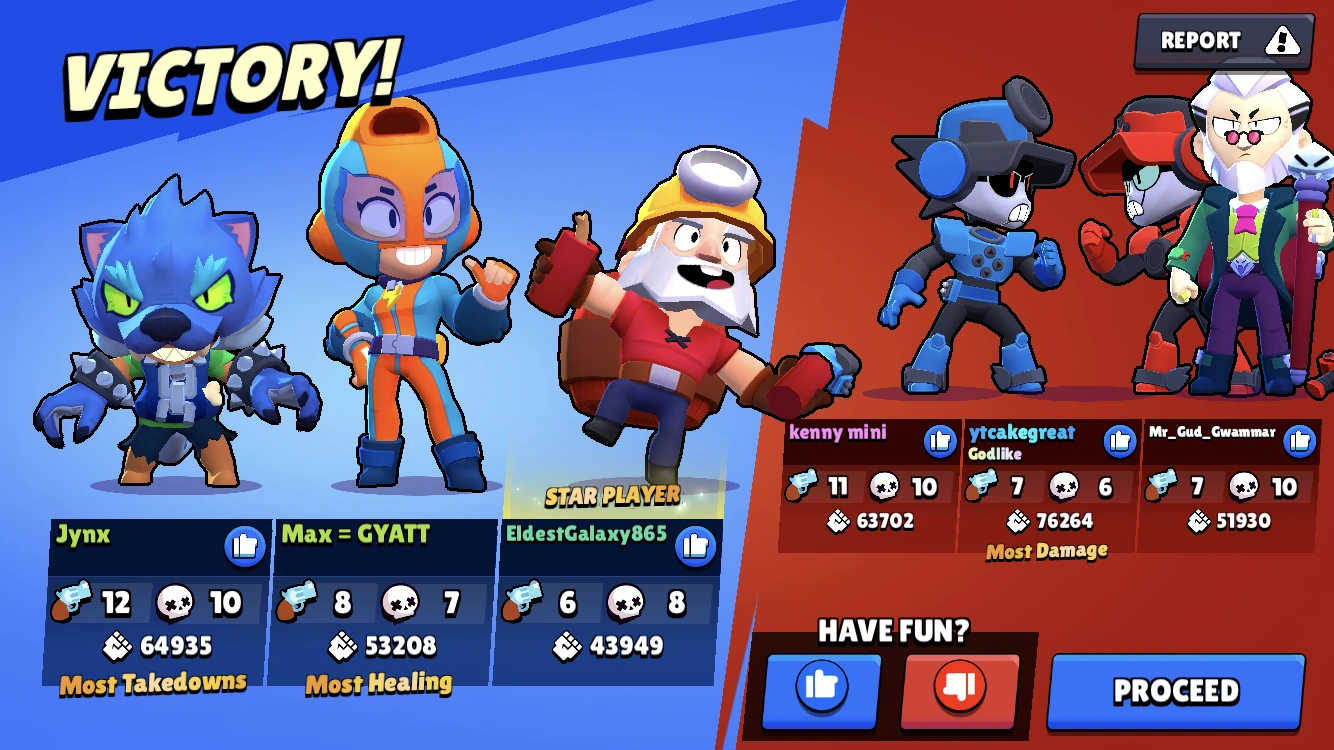The image size is (1334, 750).
Task: Select the Star Player banner
Action: (x=612, y=493)
